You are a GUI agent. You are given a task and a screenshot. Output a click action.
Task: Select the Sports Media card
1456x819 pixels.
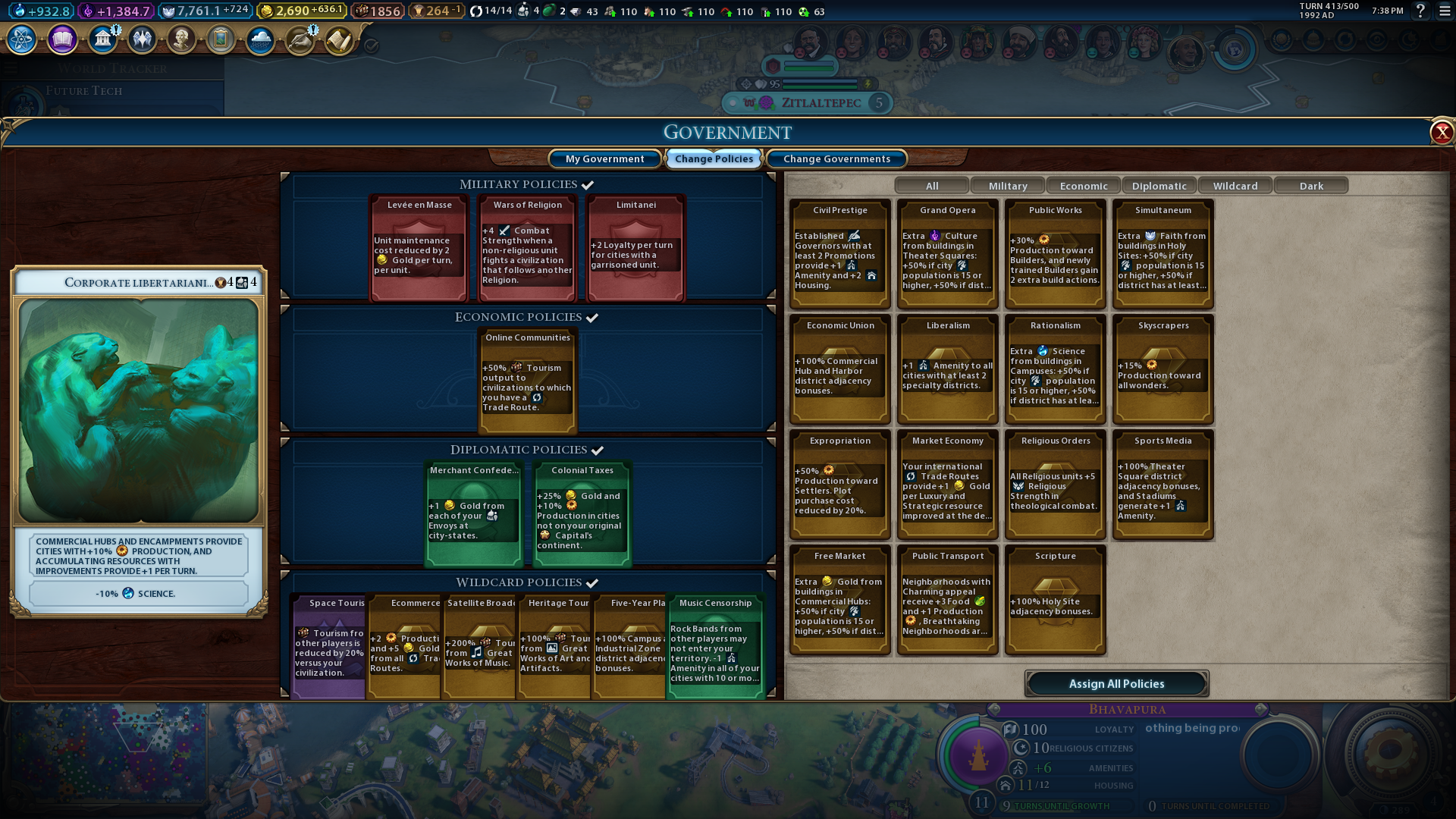click(x=1163, y=484)
